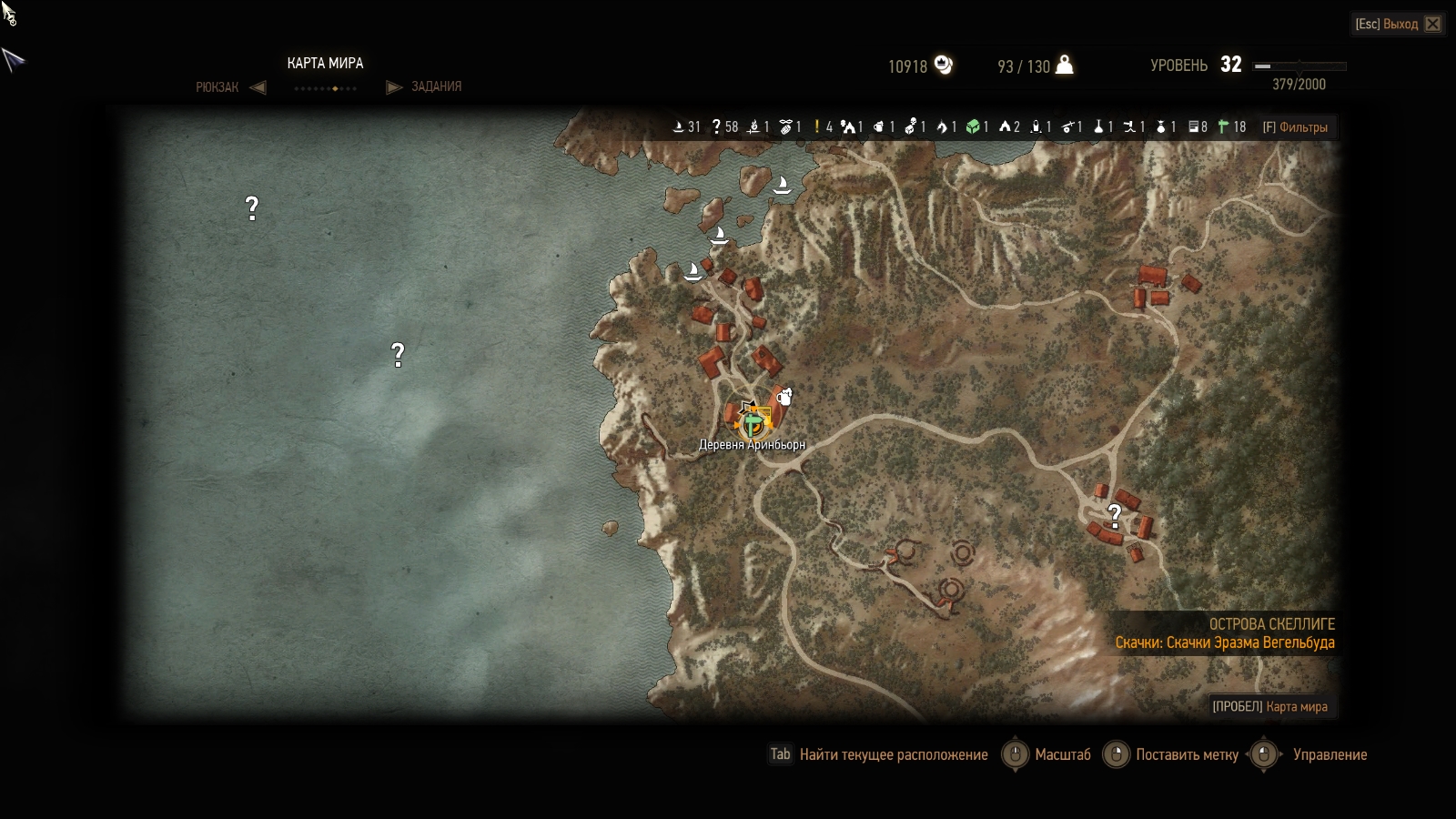Select the yellow exclamation quest filter entry
Viewport: 1456px width, 819px height.
(823, 127)
